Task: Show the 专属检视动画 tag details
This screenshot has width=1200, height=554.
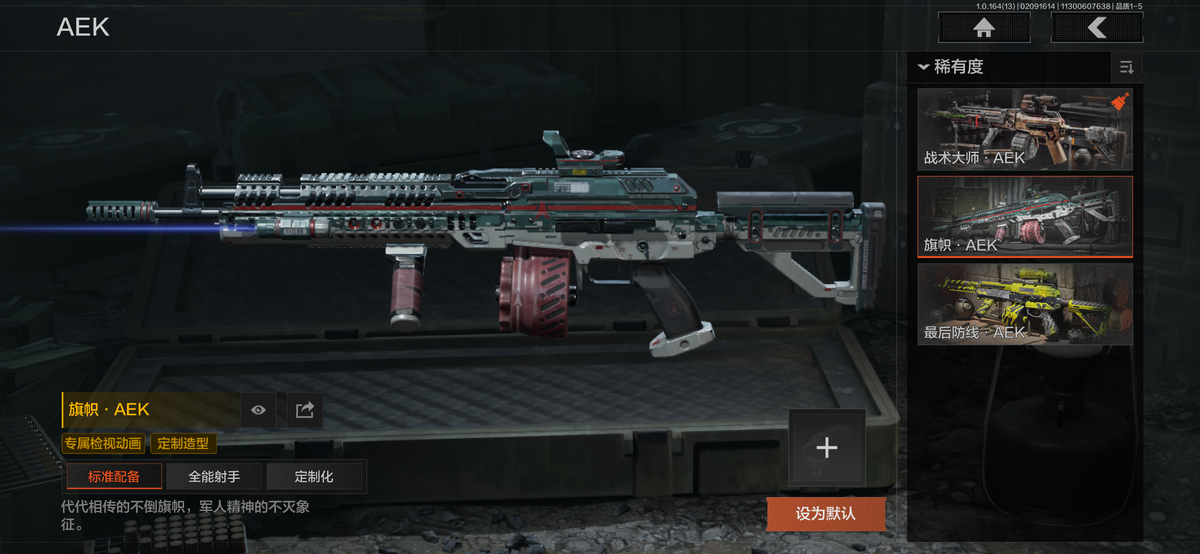Action: pyautogui.click(x=104, y=443)
